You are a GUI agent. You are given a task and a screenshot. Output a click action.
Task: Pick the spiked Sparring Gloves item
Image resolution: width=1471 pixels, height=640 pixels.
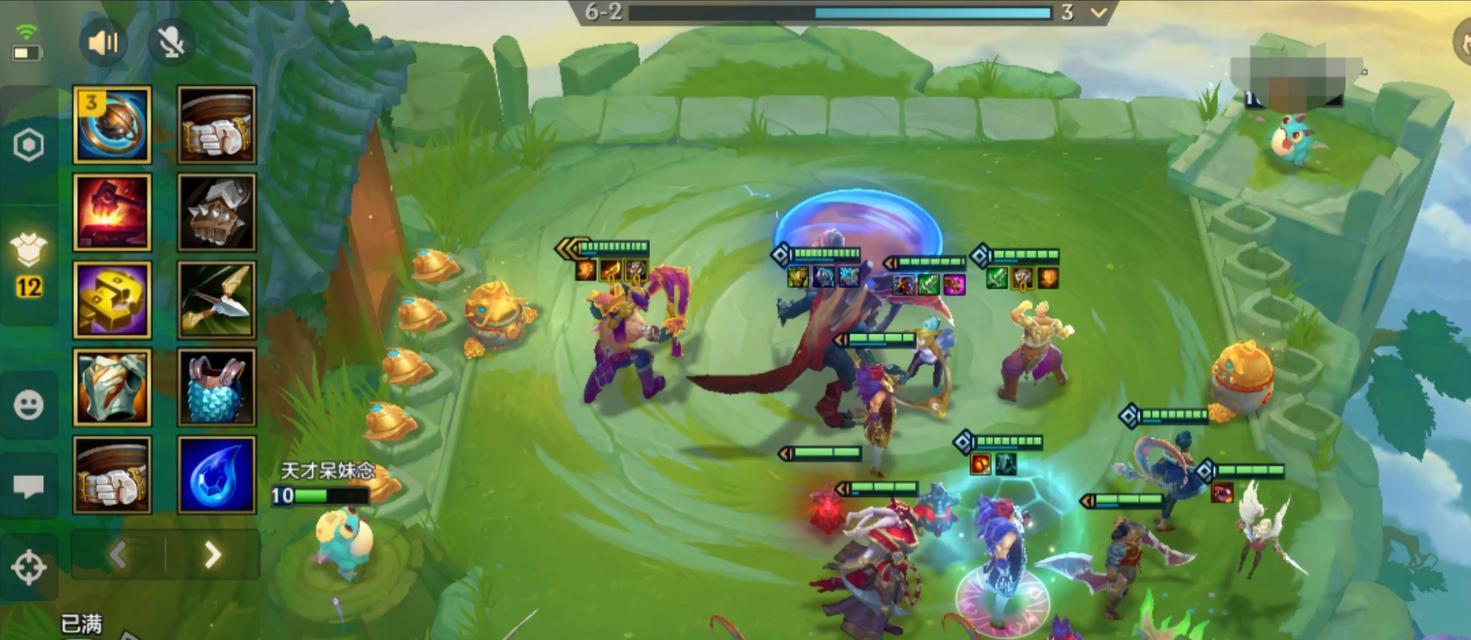[217, 212]
